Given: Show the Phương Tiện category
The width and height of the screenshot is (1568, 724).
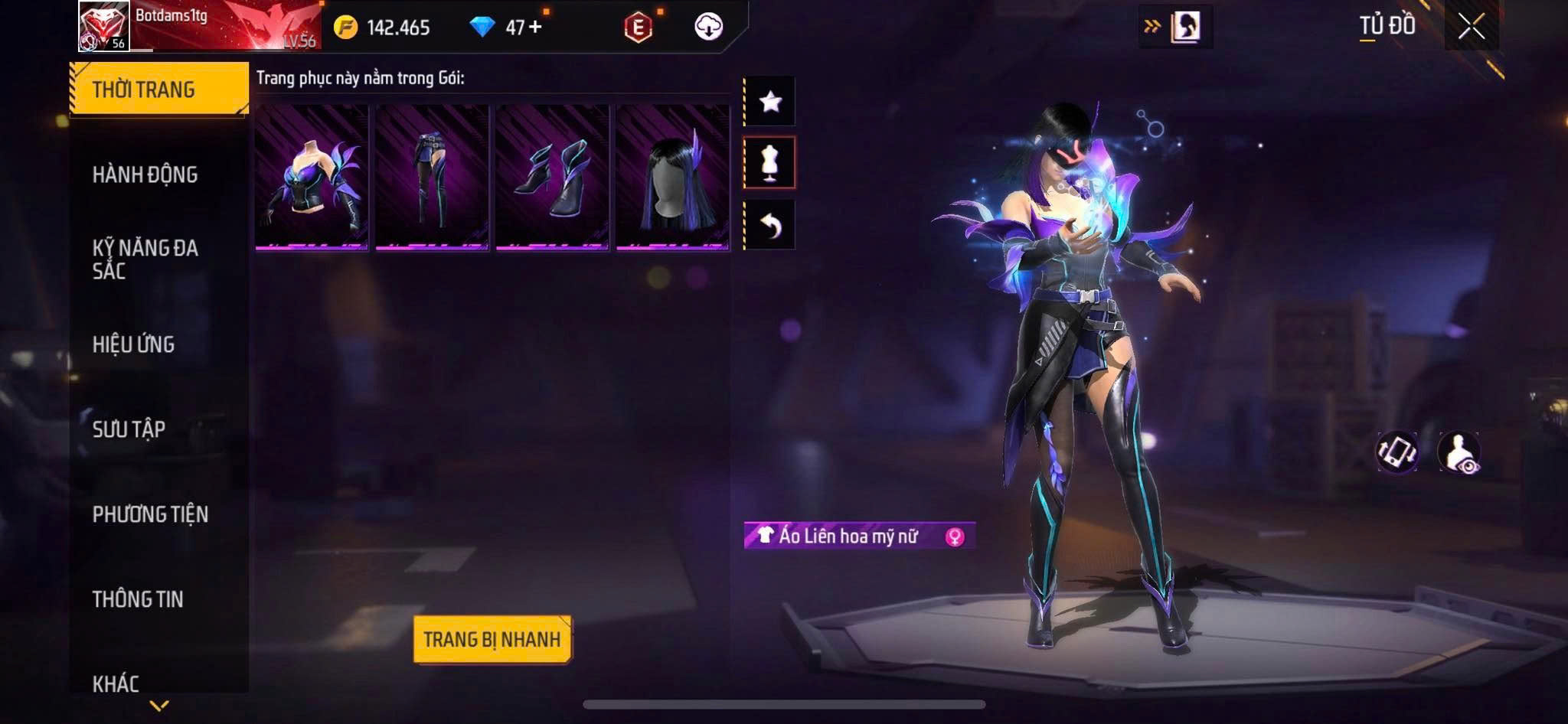Looking at the screenshot, I should coord(151,514).
